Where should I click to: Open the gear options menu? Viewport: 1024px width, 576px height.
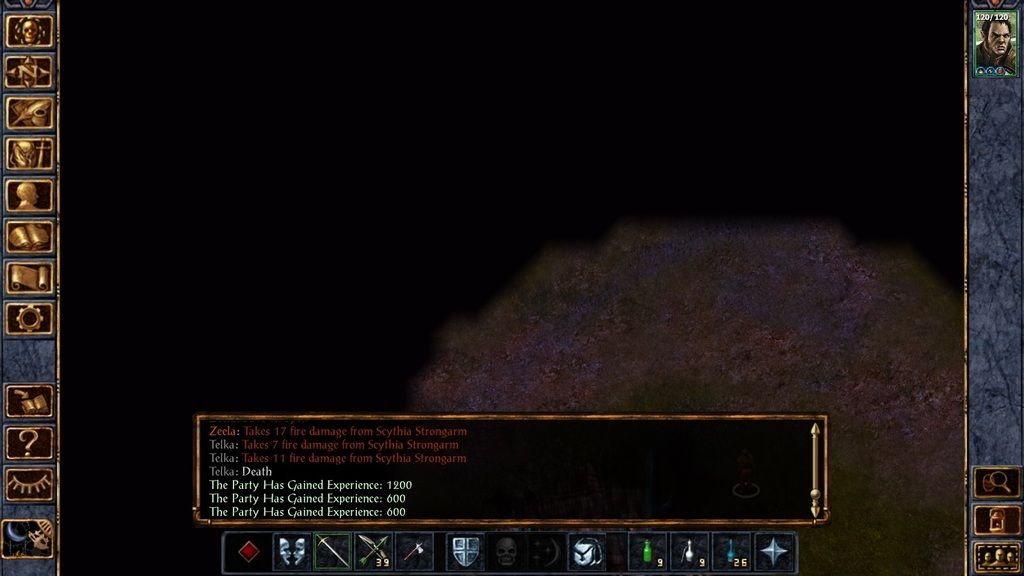tap(29, 318)
